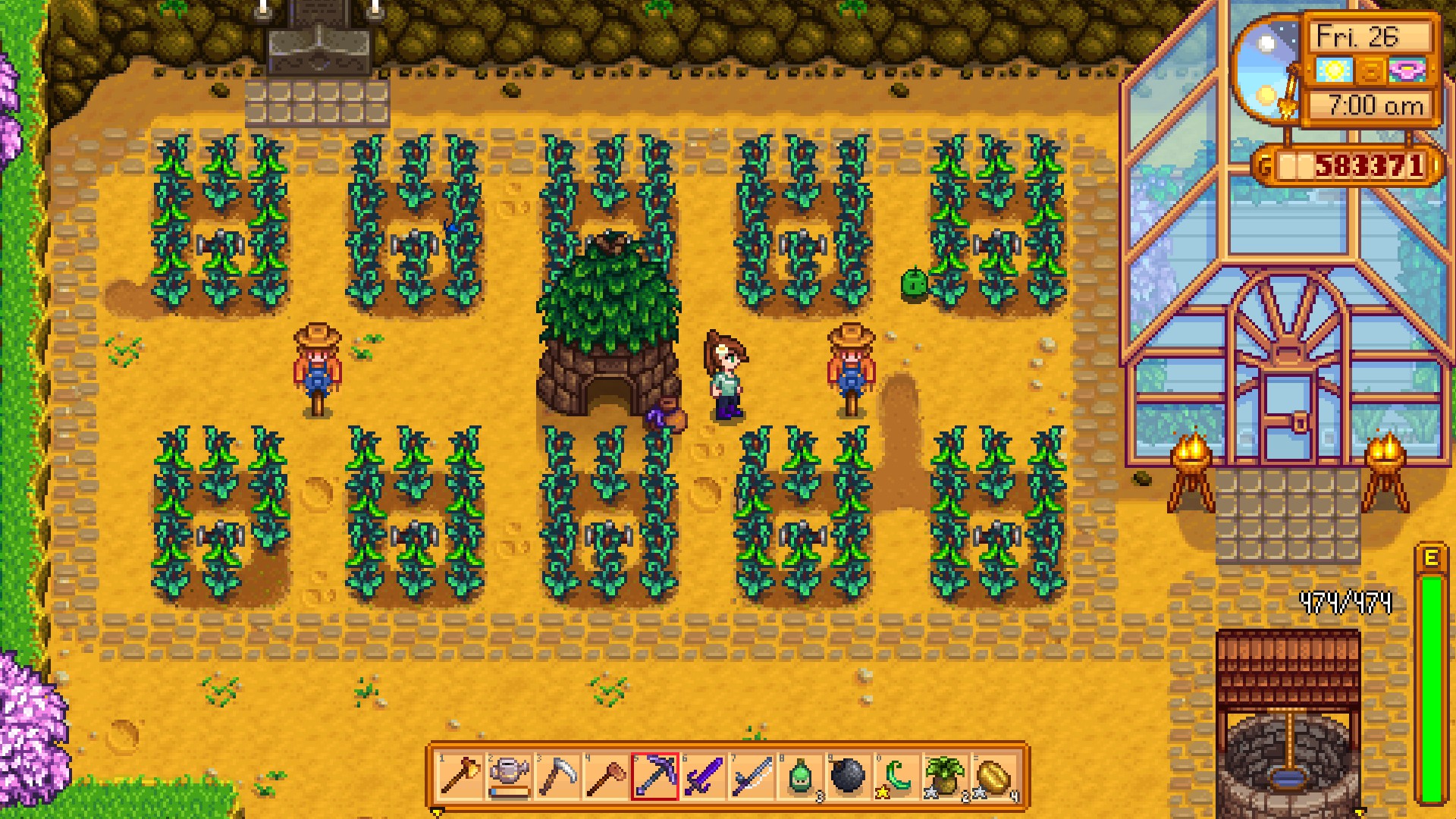Select the hoe tool
Viewport: 1456px width, 819px height.
[x=606, y=776]
